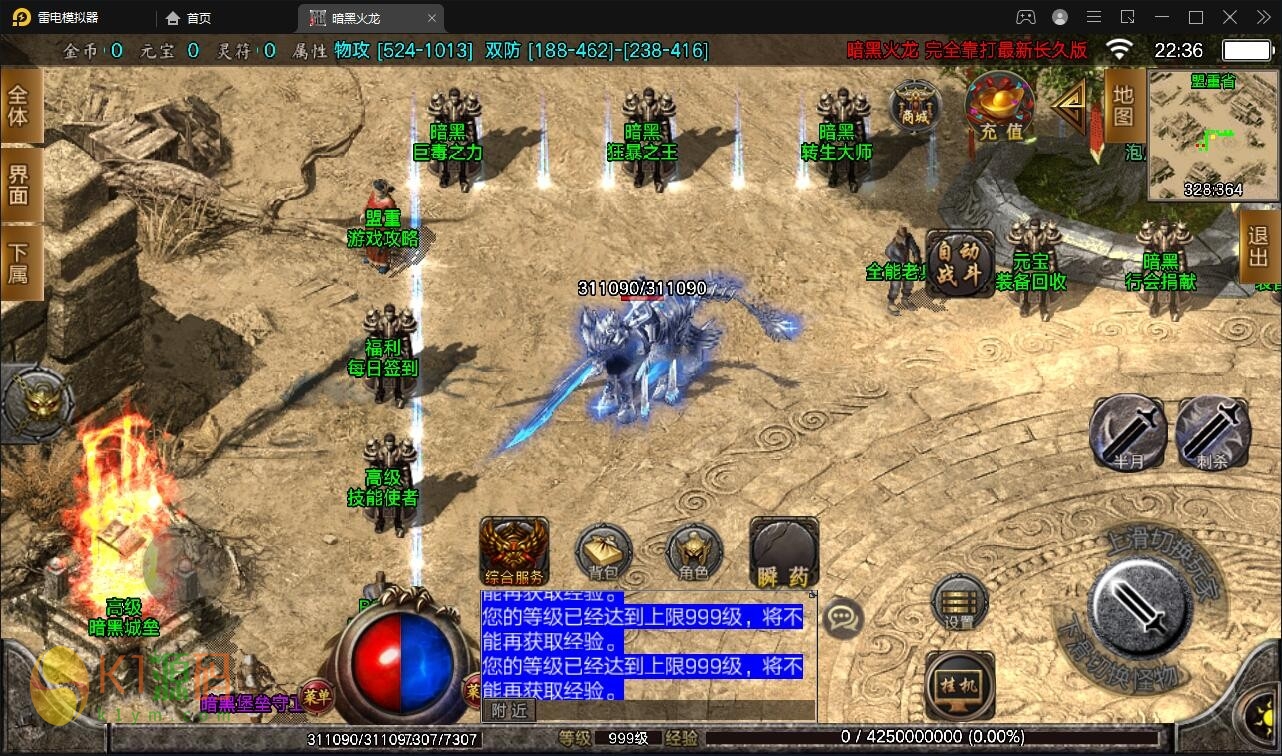The height and width of the screenshot is (756, 1282).
Task: Open the 角色 character panel icon
Action: [693, 551]
